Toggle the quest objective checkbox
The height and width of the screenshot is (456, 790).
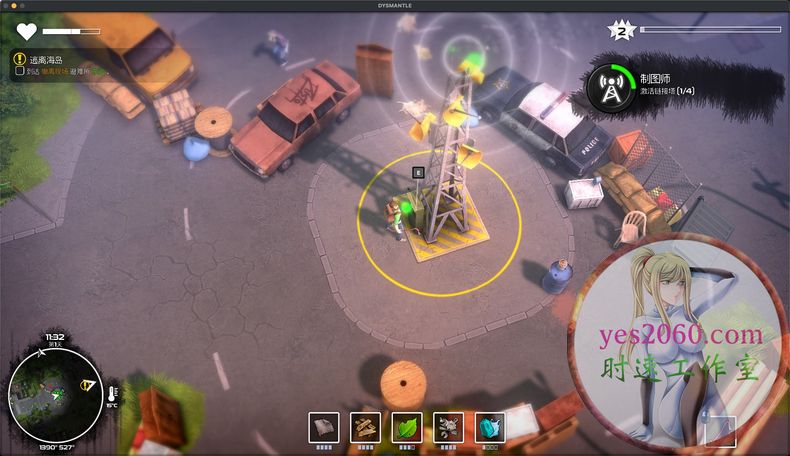(20, 72)
